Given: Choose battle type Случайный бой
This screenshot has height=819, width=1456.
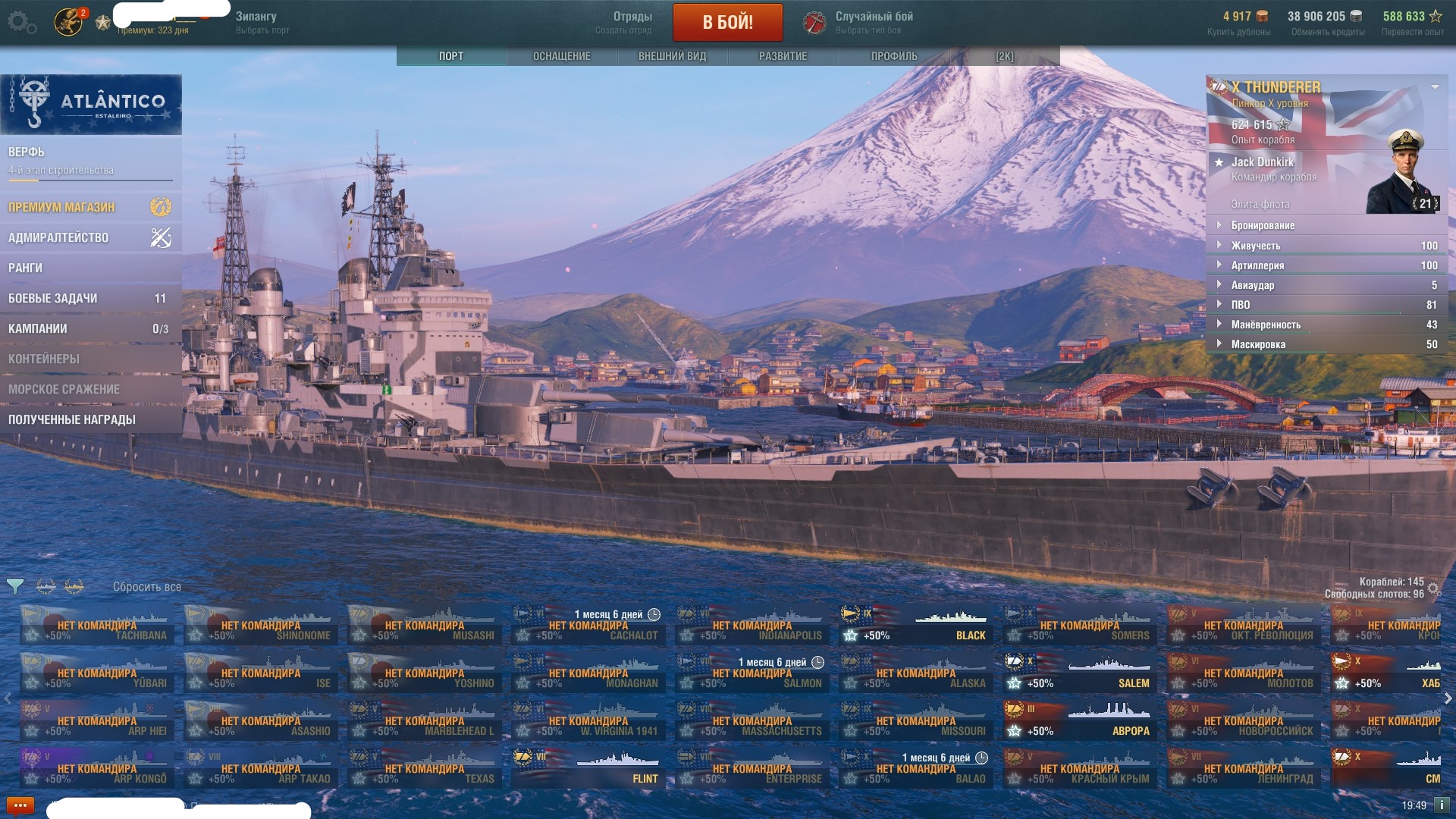Looking at the screenshot, I should [872, 22].
